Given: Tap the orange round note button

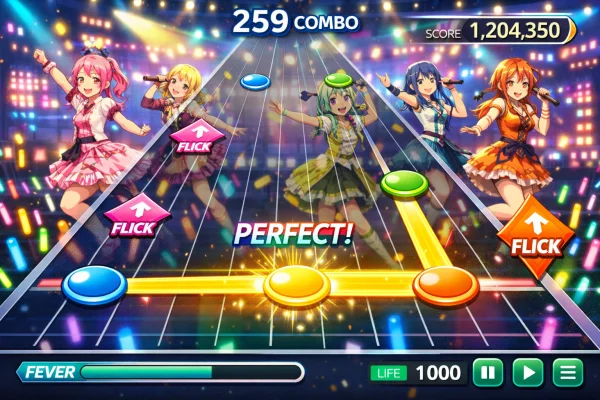Looking at the screenshot, I should pyautogui.click(x=445, y=285).
